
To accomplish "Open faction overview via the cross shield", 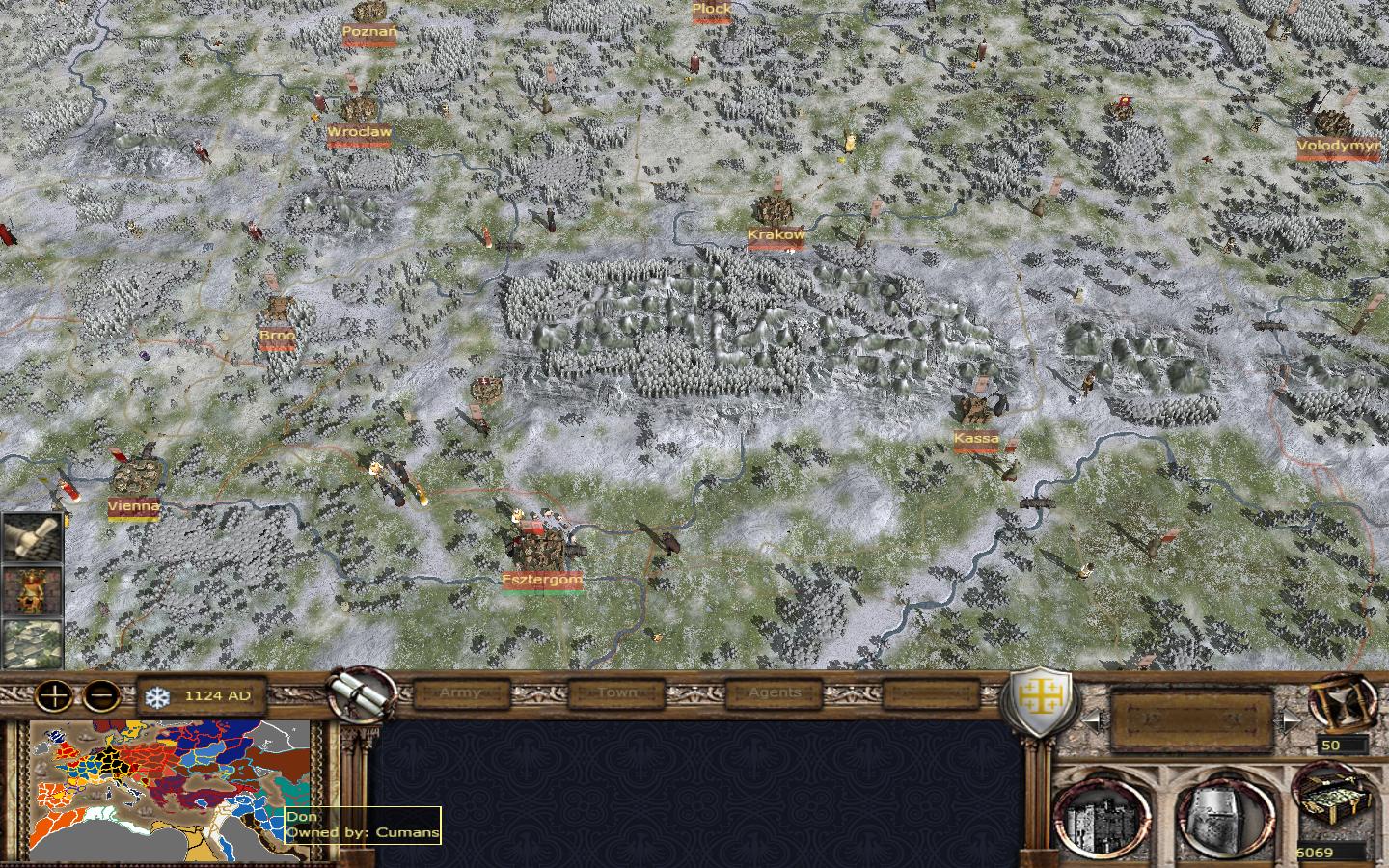I will (1037, 701).
